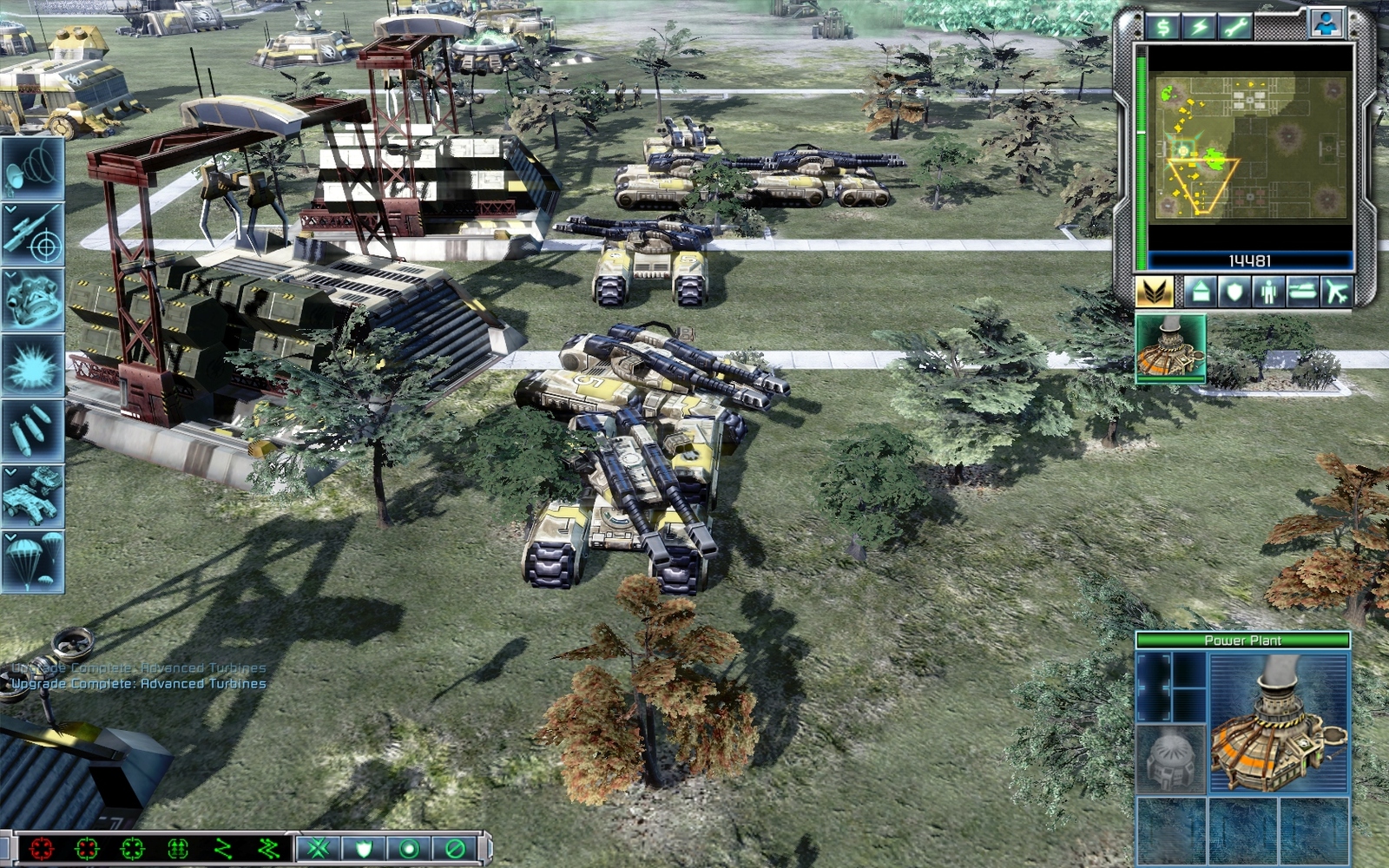1389x868 pixels.
Task: Activate the repair wrench button
Action: [x=1235, y=27]
